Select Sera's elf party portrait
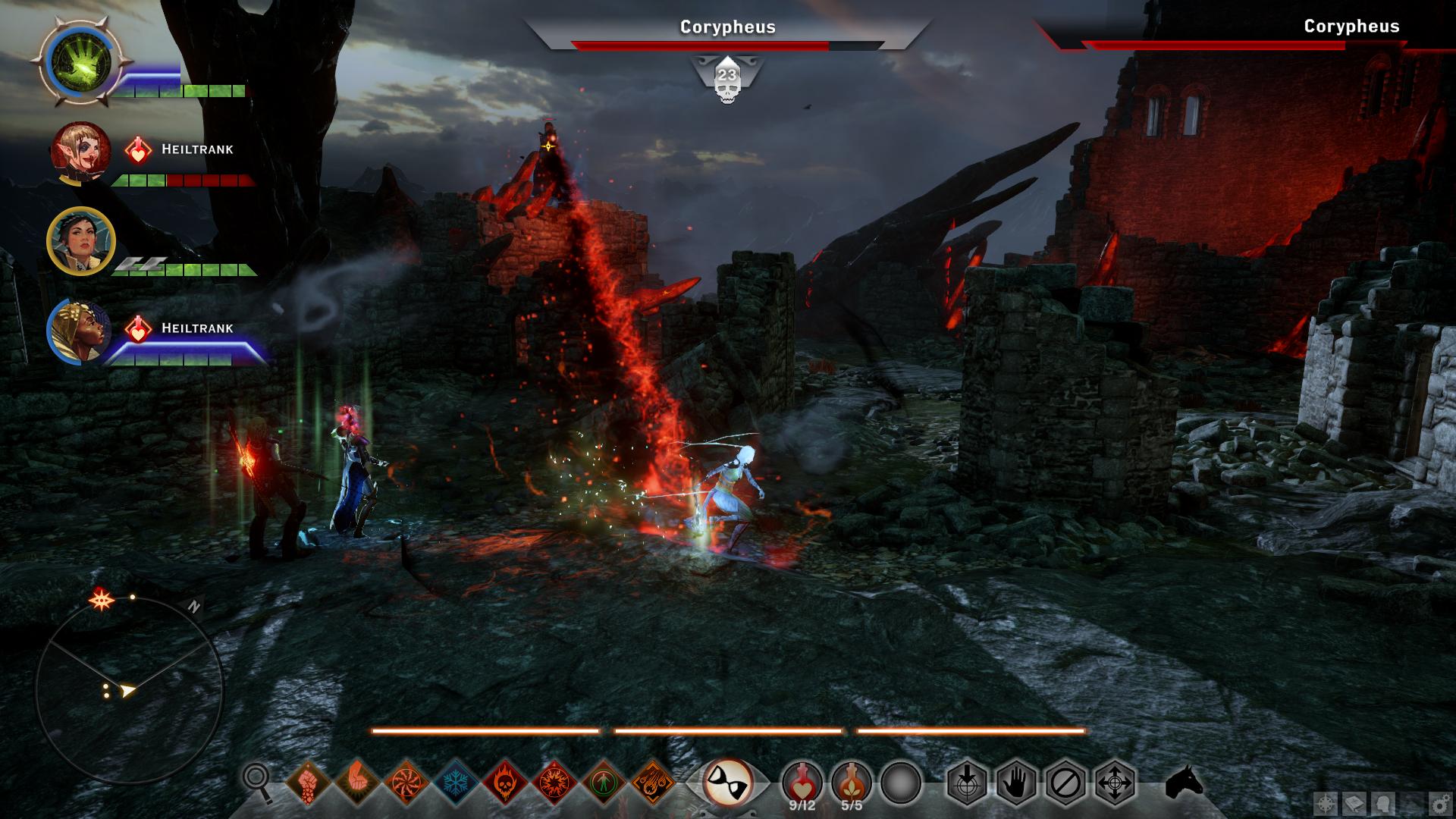This screenshot has height=819, width=1456. 80,150
